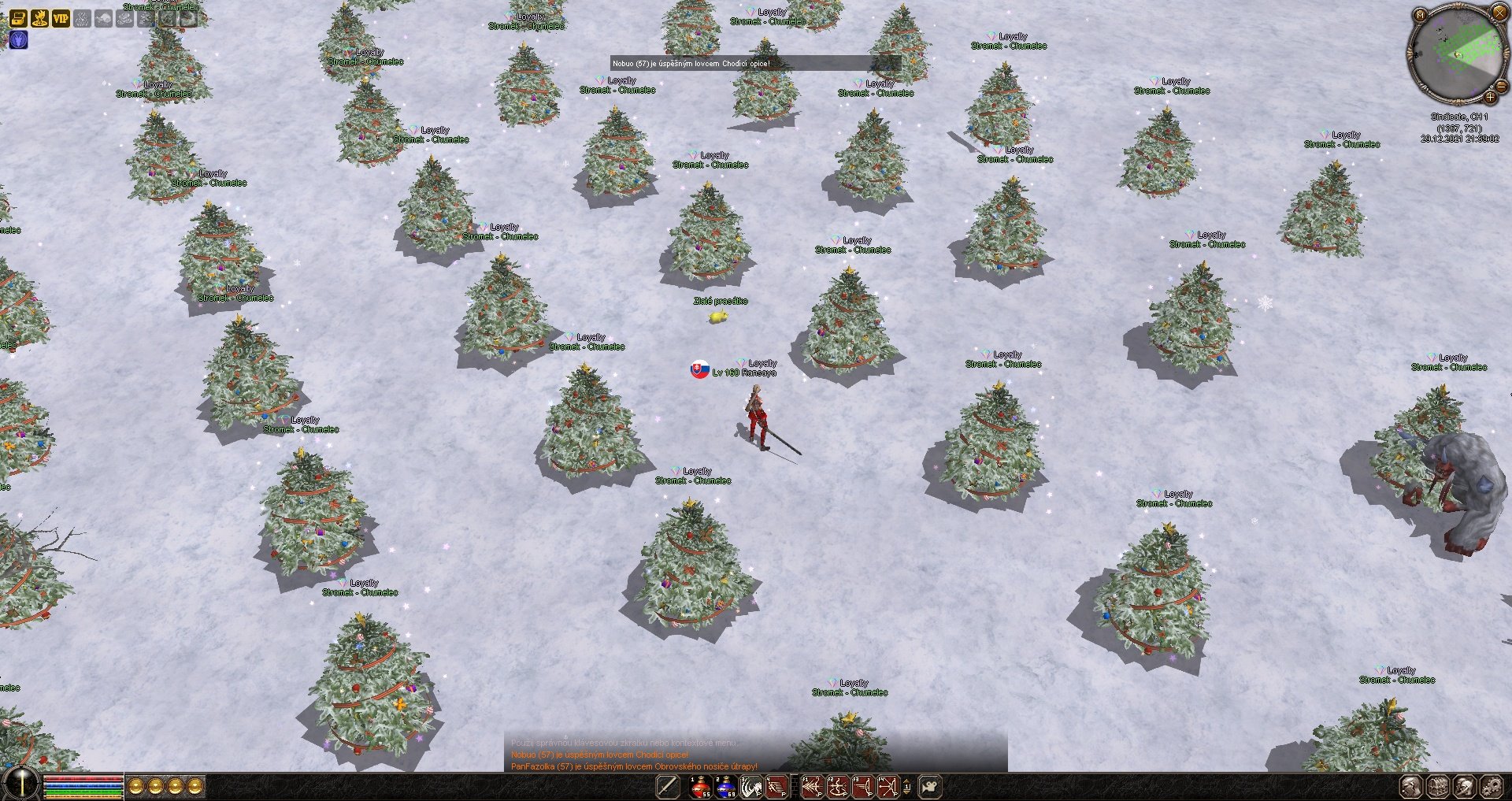Close the minimap with the X button
This screenshot has width=1512, height=801.
click(1499, 12)
